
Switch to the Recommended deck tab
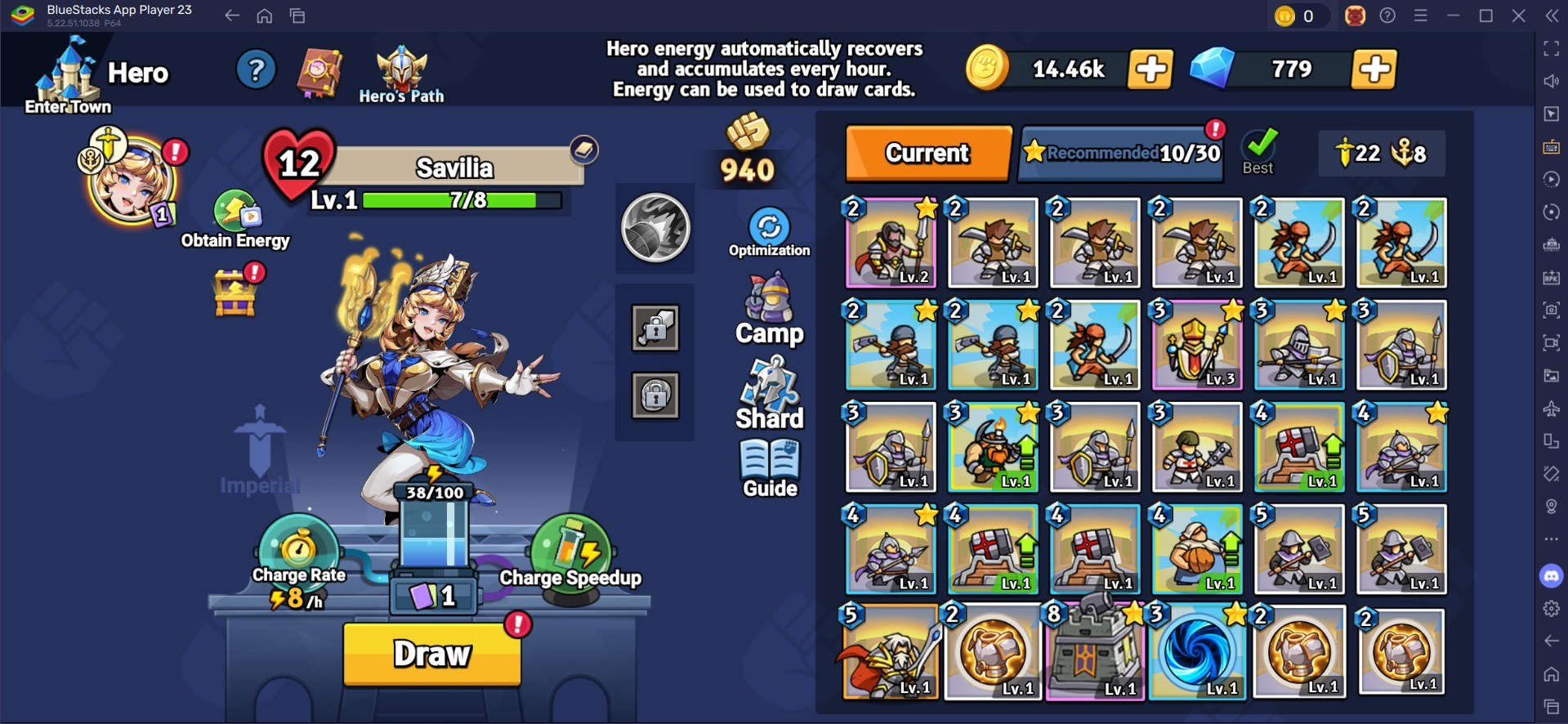tap(1123, 153)
